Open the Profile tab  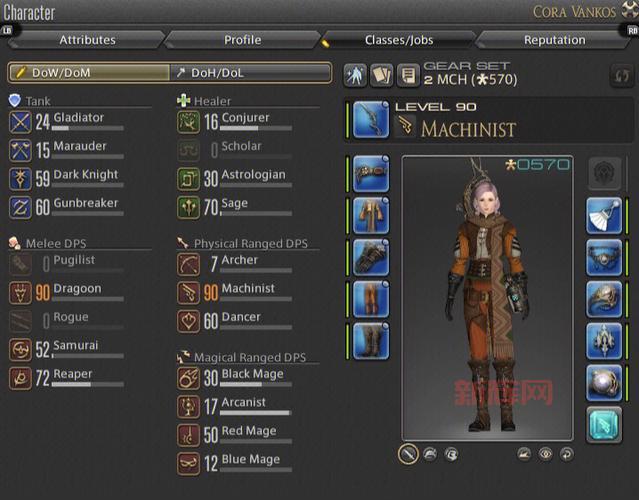pyautogui.click(x=242, y=40)
